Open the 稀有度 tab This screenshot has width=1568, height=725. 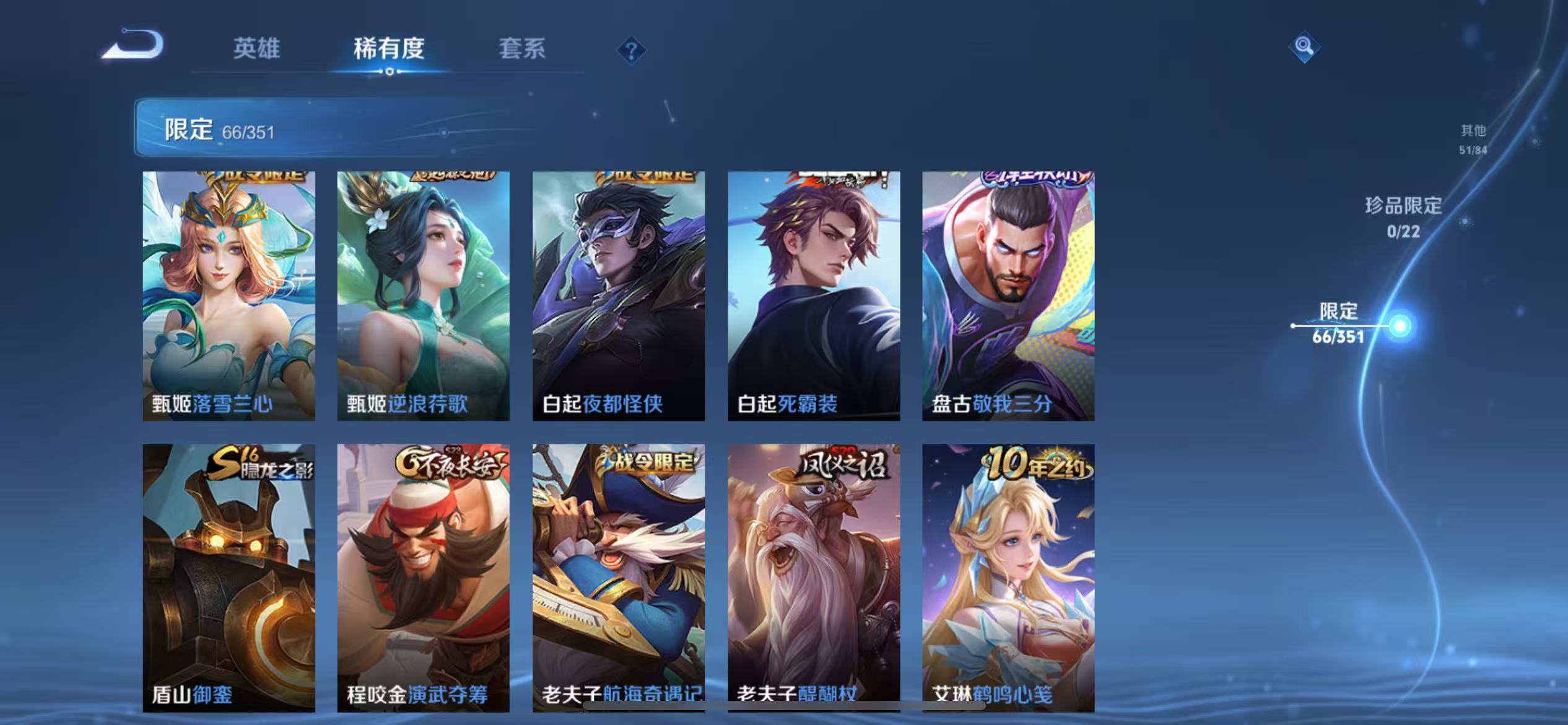390,50
